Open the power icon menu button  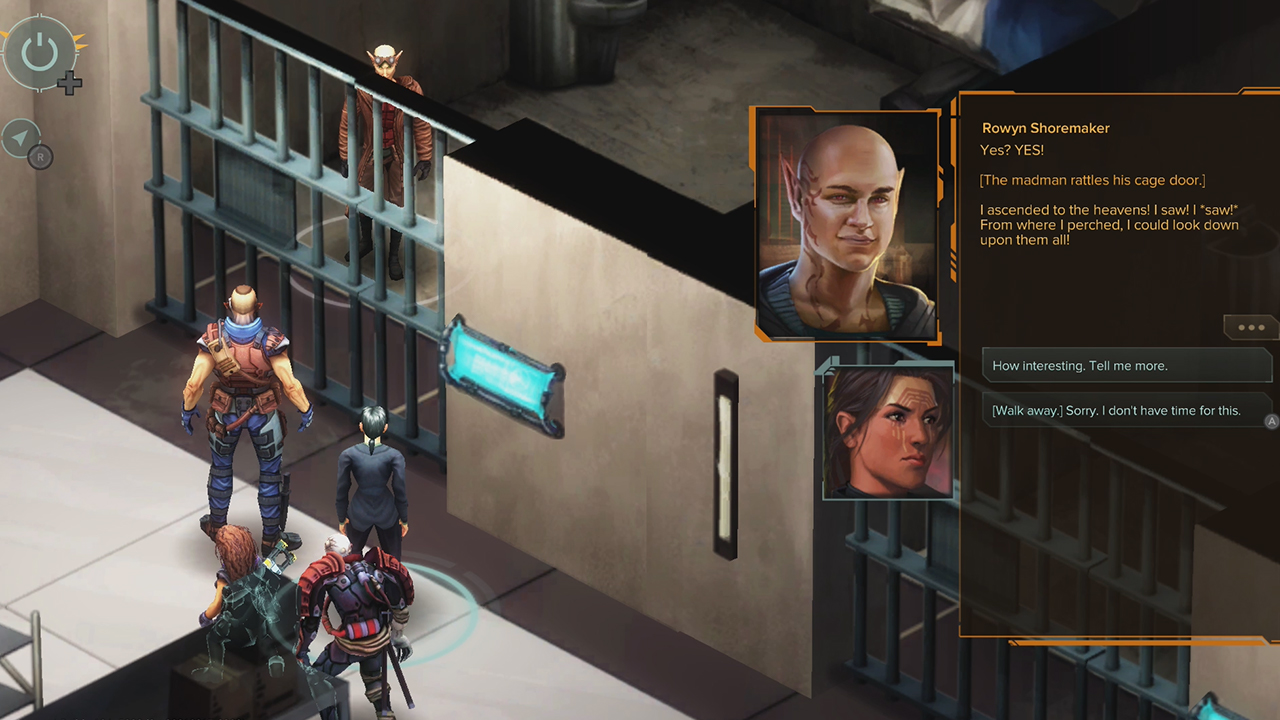pyautogui.click(x=40, y=52)
